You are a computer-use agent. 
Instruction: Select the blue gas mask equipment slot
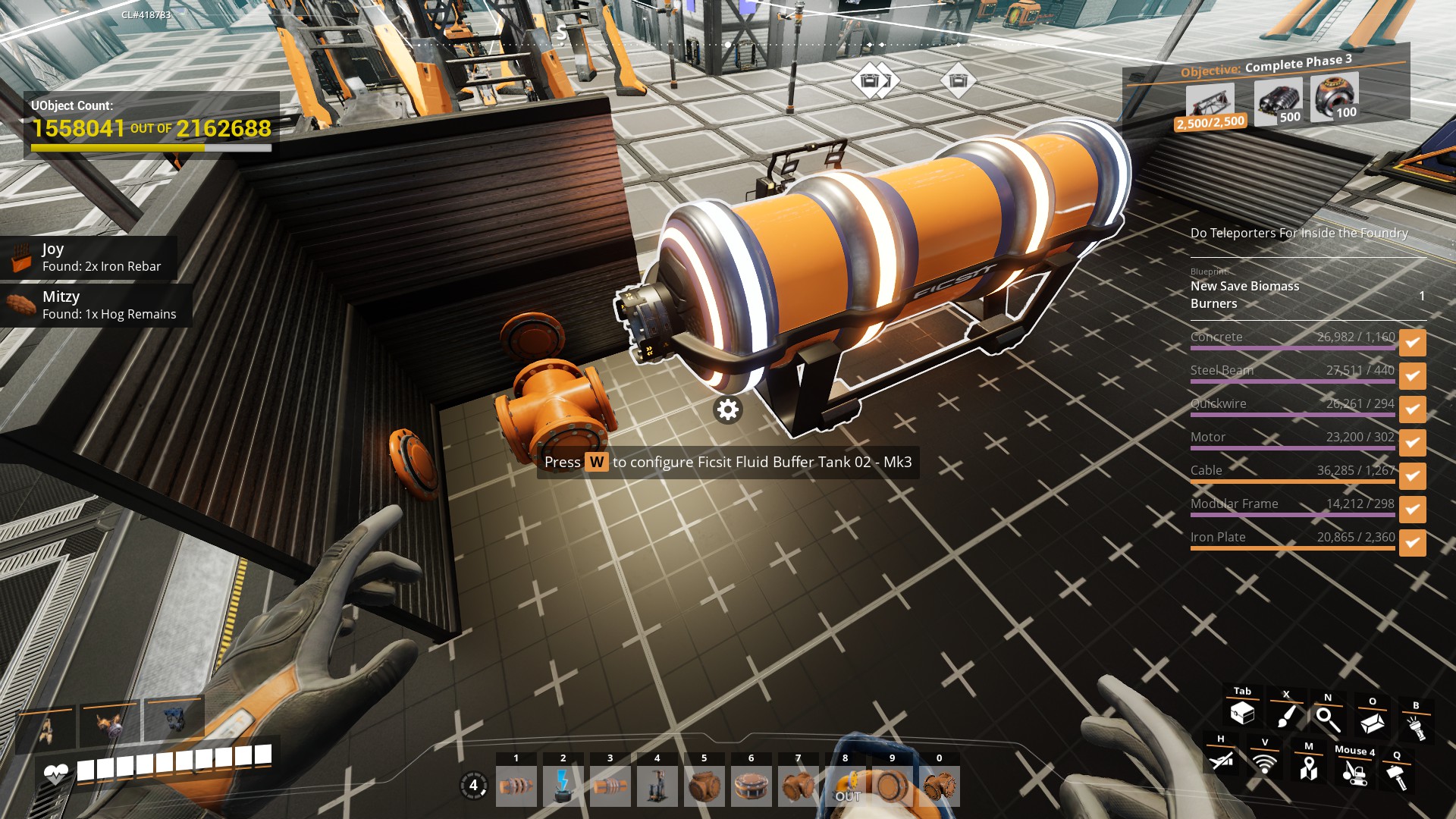click(x=174, y=721)
